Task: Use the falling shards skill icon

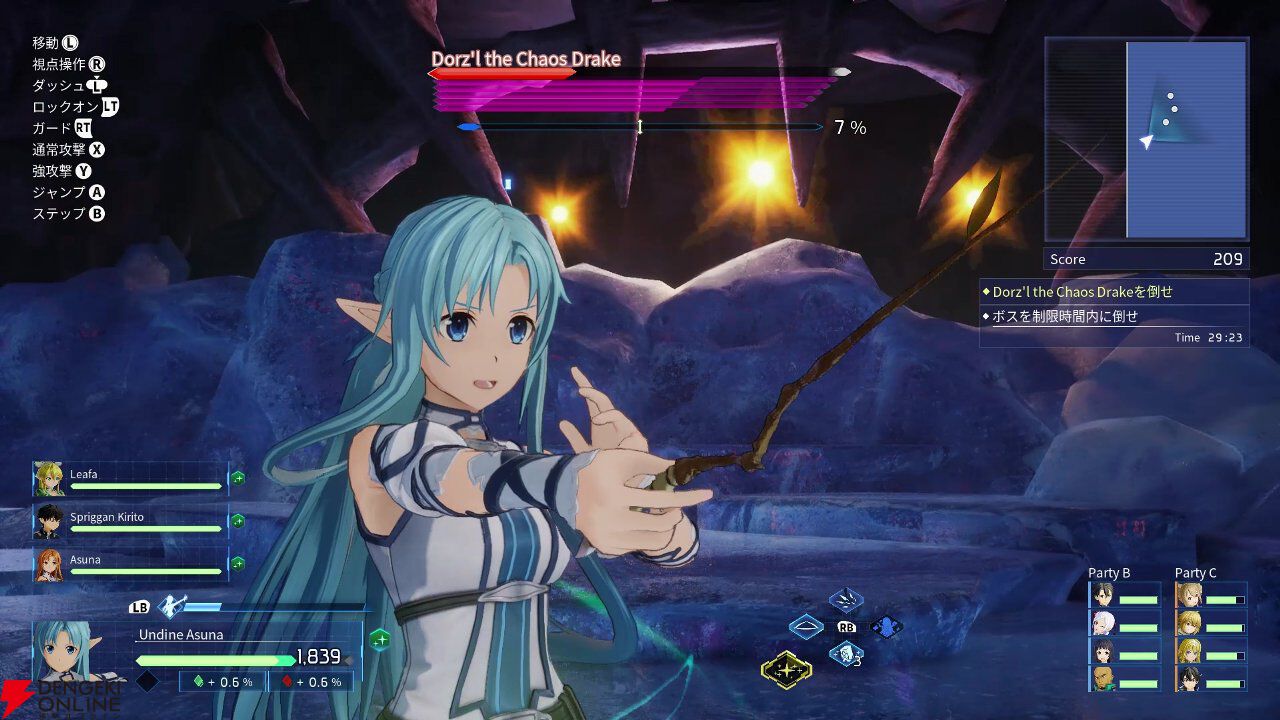Action: coord(846,601)
